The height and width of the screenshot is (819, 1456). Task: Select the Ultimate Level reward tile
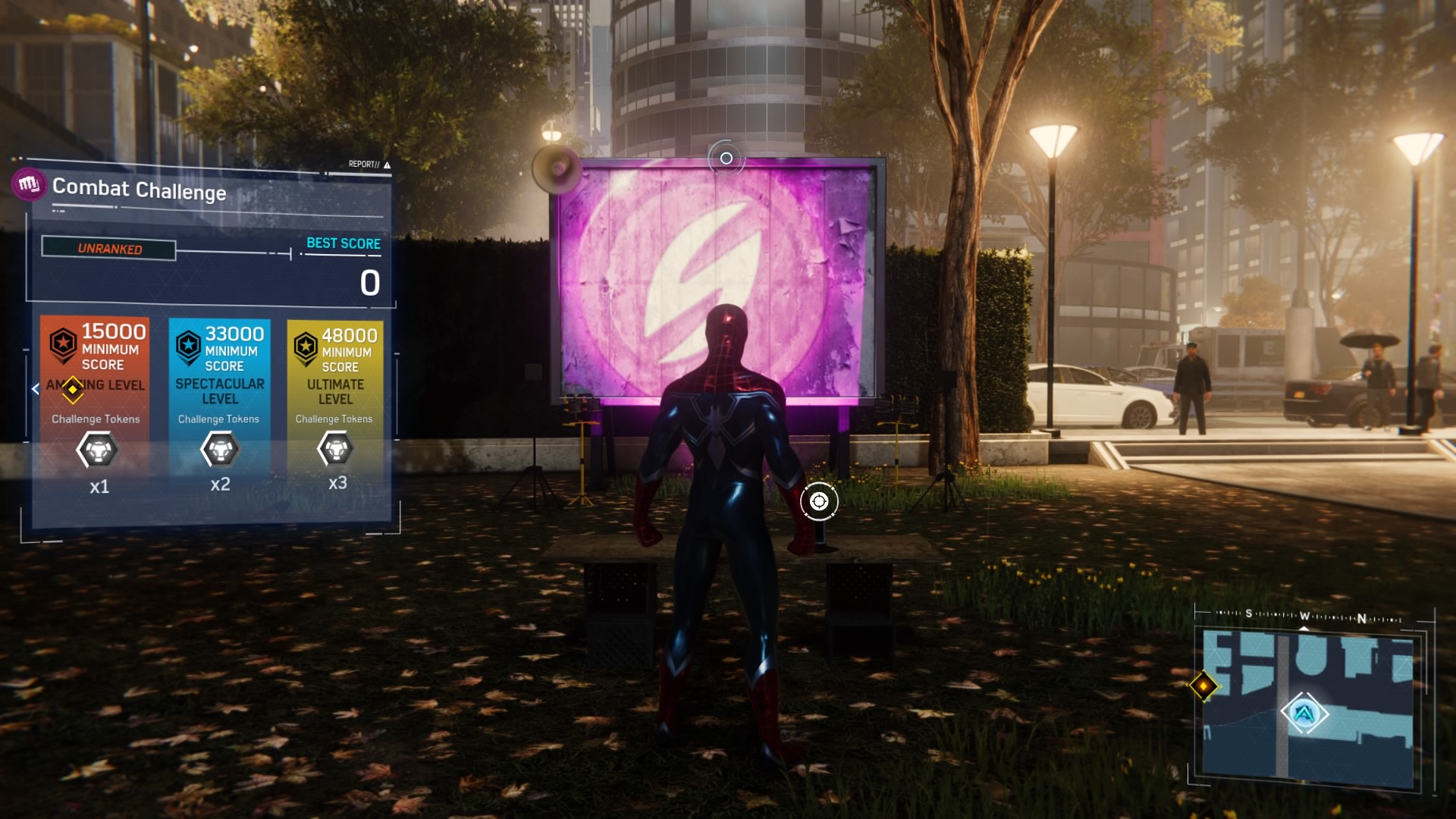tap(335, 406)
